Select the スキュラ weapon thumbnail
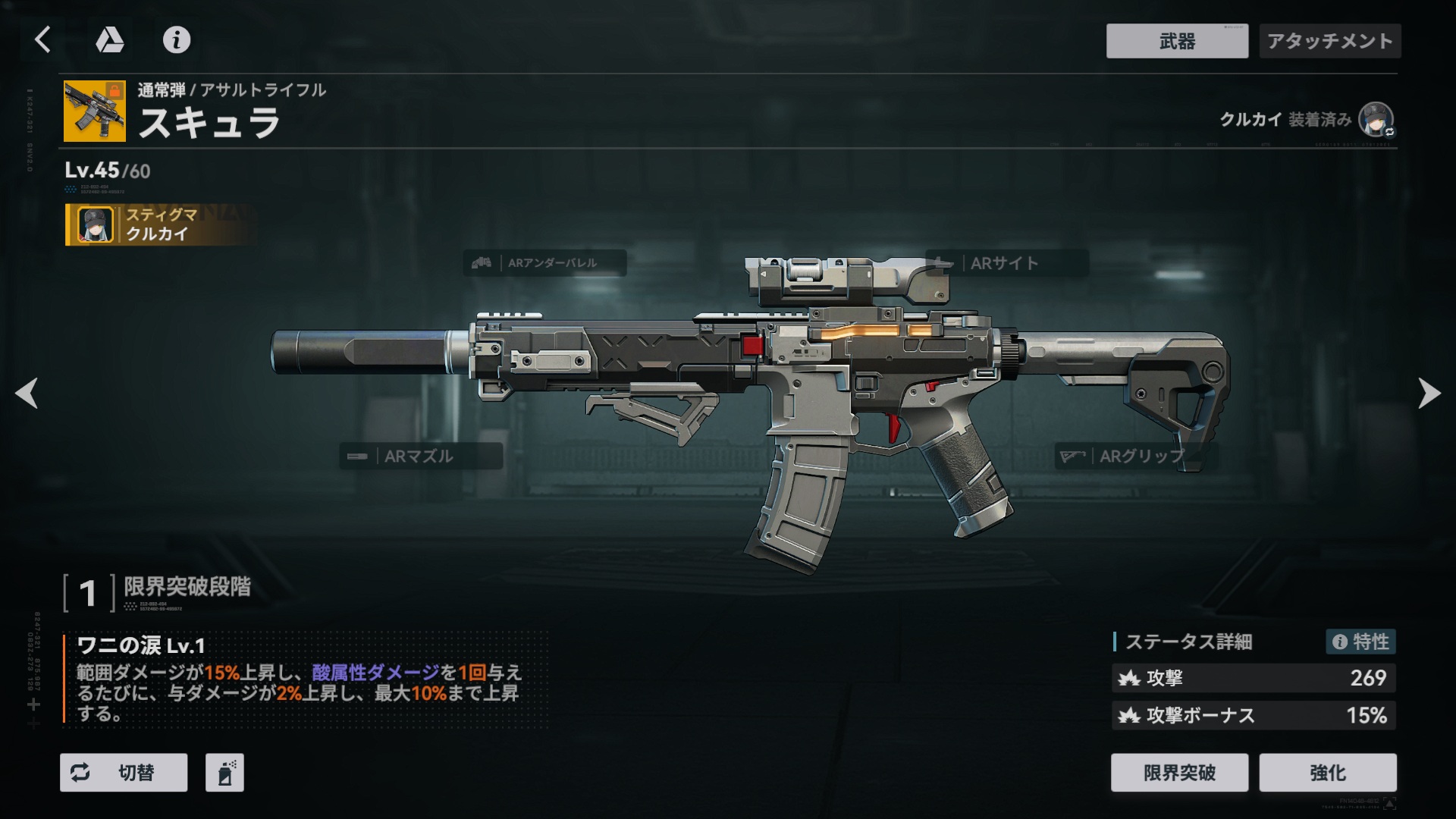This screenshot has height=819, width=1456. pyautogui.click(x=95, y=111)
